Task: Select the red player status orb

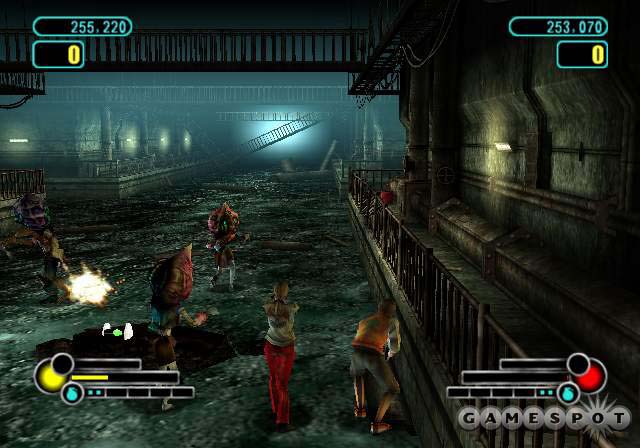Action: click(590, 378)
